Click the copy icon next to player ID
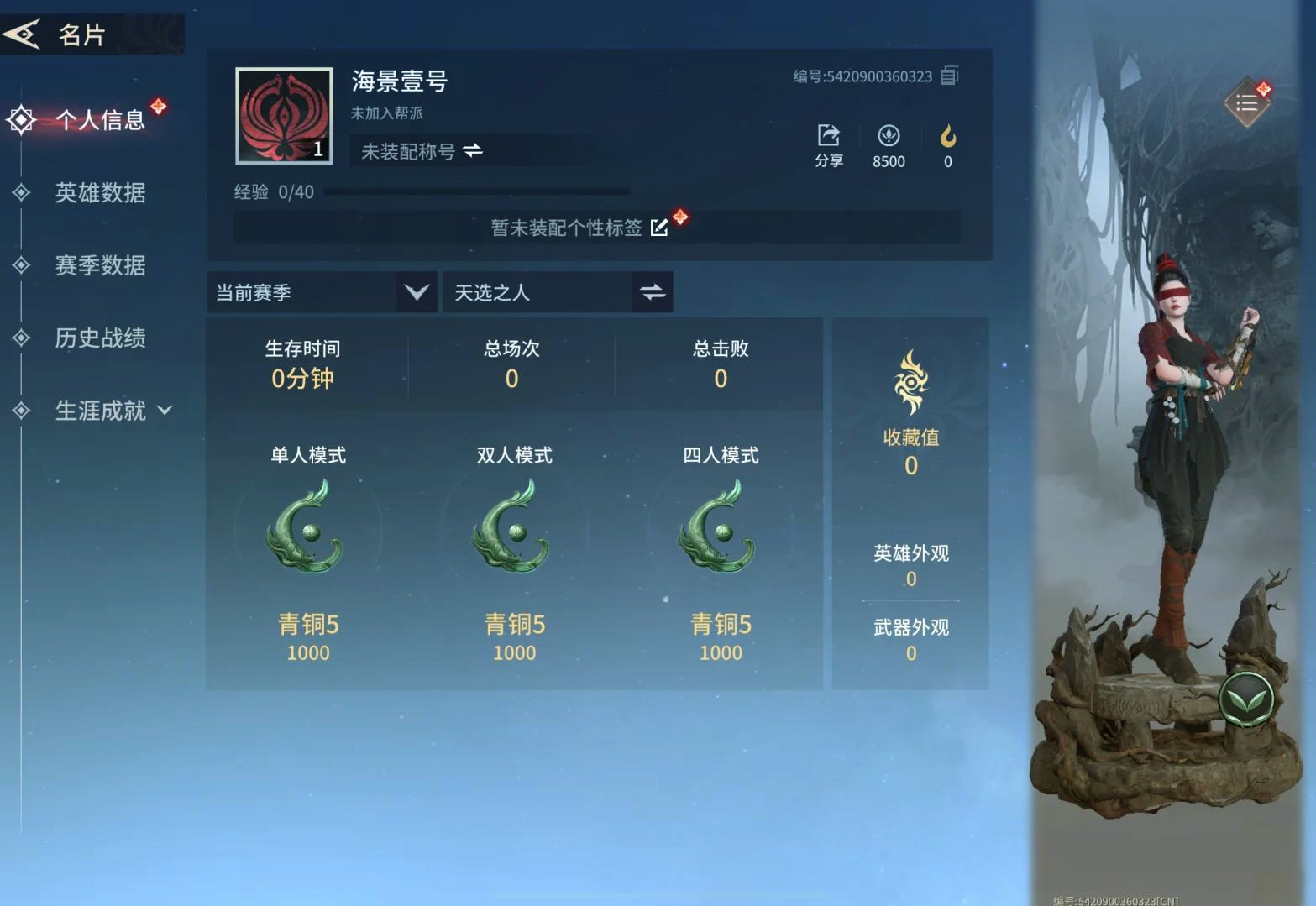Image resolution: width=1316 pixels, height=906 pixels. (949, 76)
